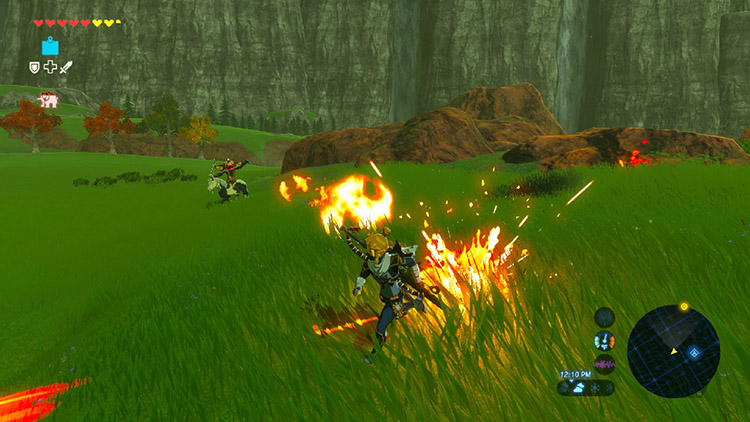This screenshot has height=422, width=750.
Task: Check the temperature gauge icon
Action: [x=604, y=340]
